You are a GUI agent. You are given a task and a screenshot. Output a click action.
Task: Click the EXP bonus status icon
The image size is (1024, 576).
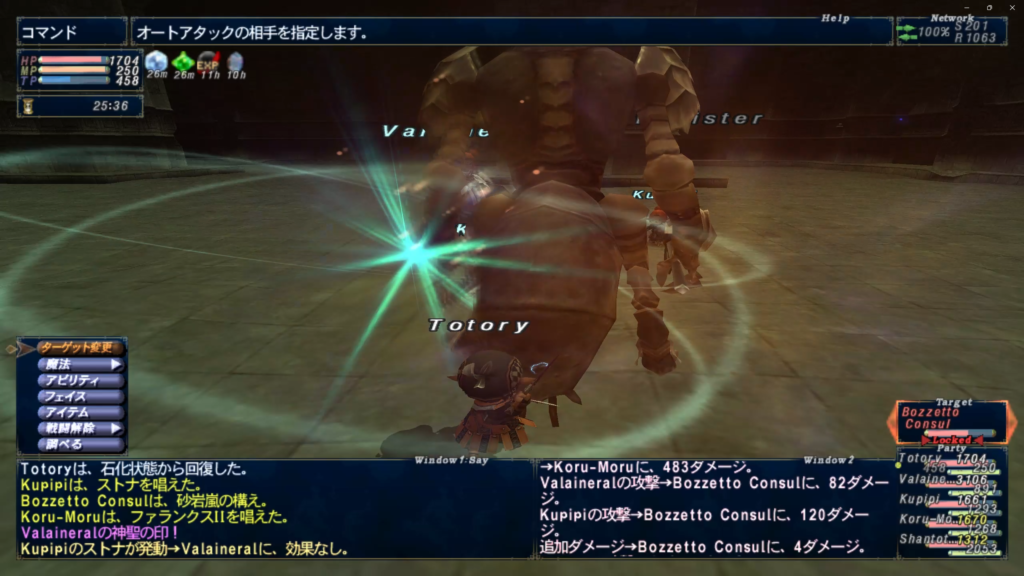(x=208, y=63)
